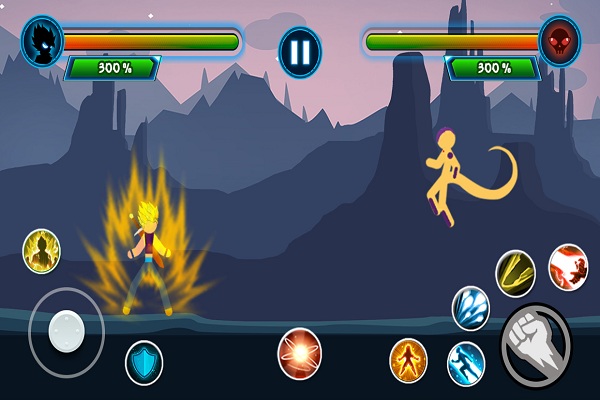Screen dimensions: 600x400
Task: Trigger the golden aura transformation icon
Action: click(41, 250)
